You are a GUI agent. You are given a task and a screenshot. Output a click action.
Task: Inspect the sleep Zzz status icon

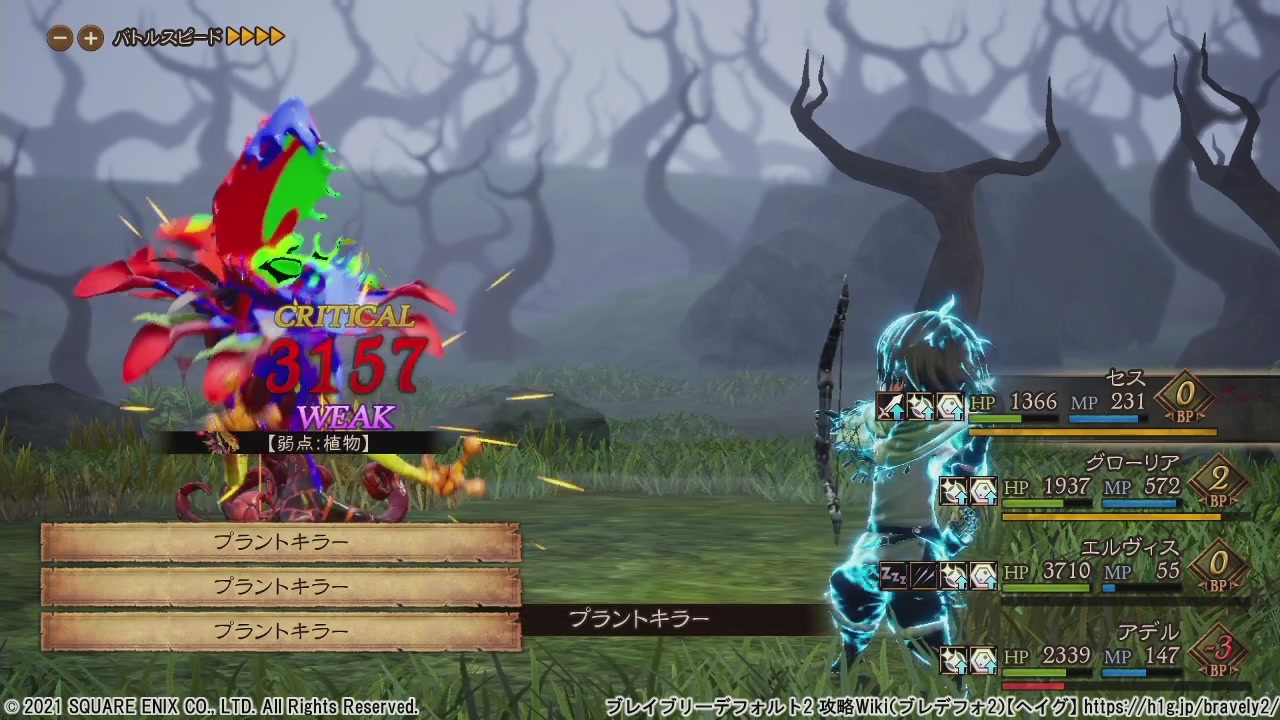coord(893,576)
